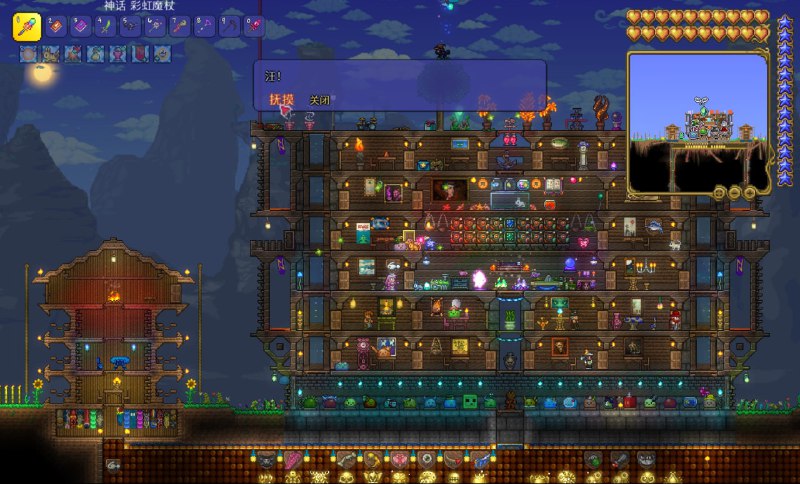Select the orange spell book in slot 2
Screen dimensions: 800x484
click(x=54, y=27)
